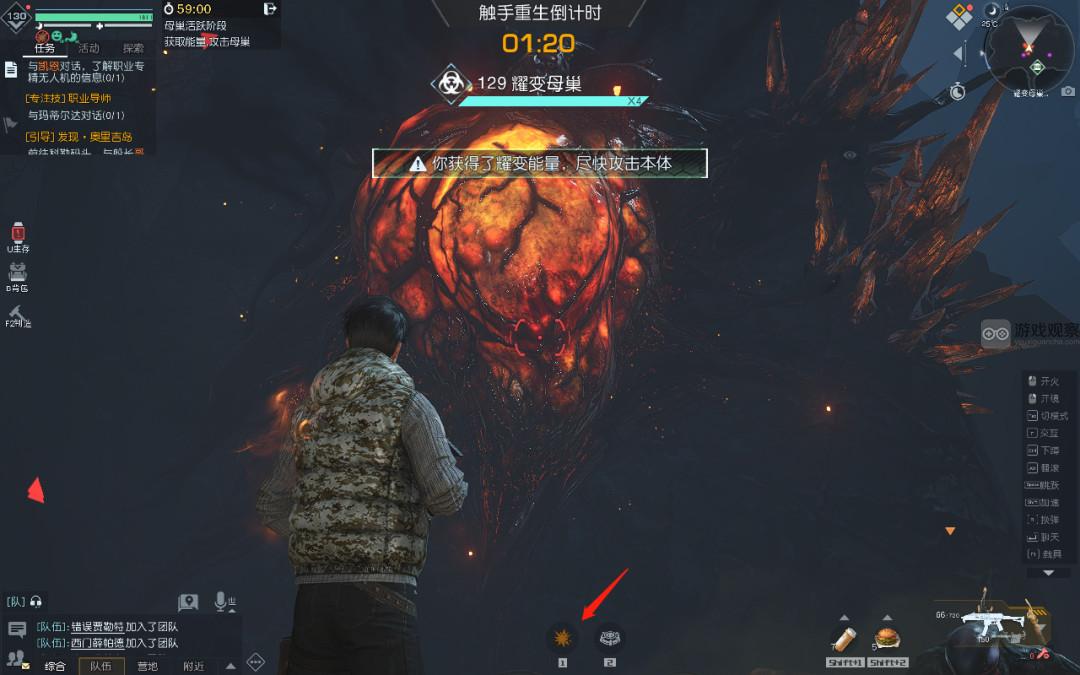Activate the orange burst skill in slot 1

click(x=562, y=637)
